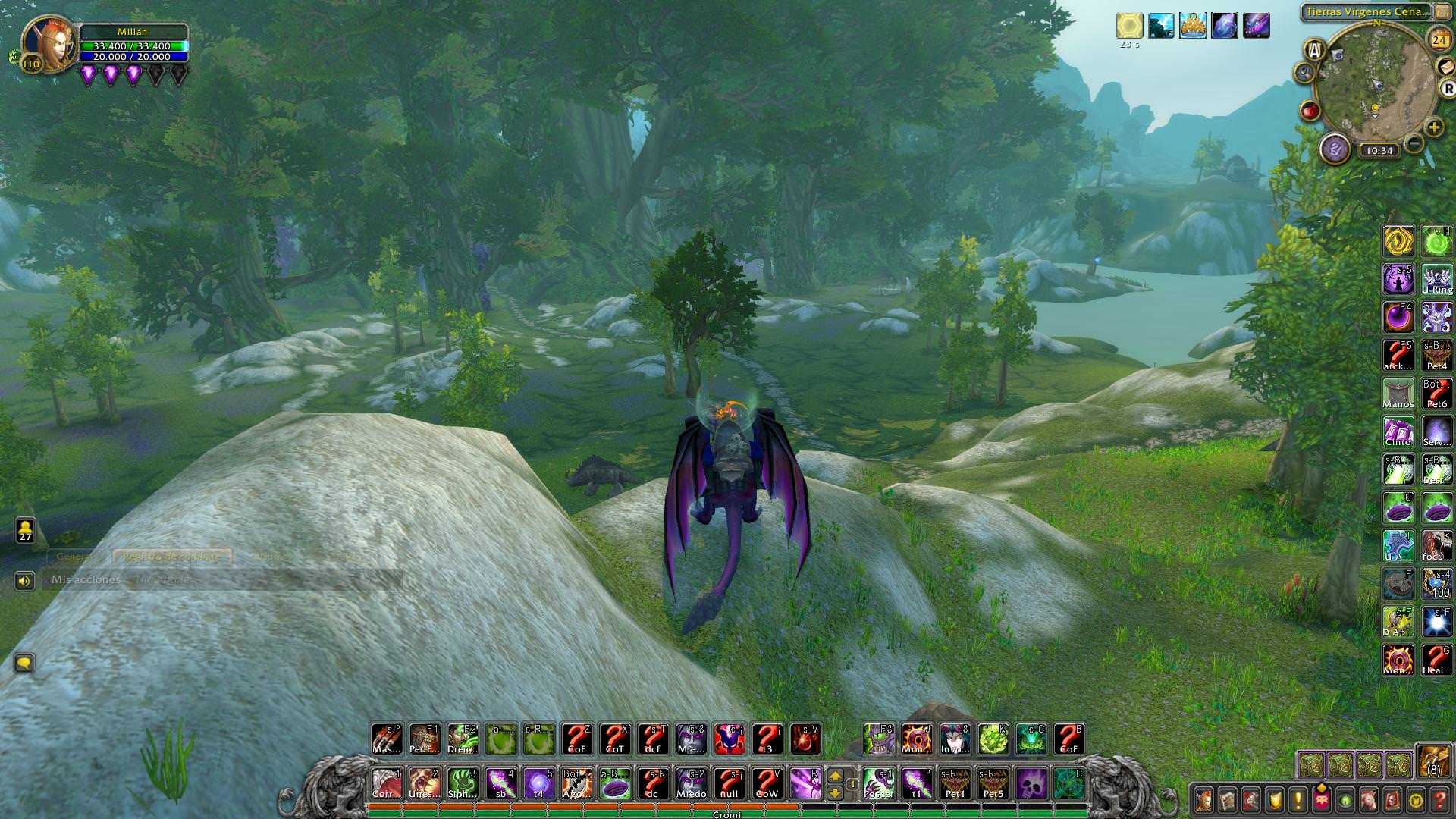Use the Heal... slot on right bar
The height and width of the screenshot is (819, 1456).
tap(1436, 660)
